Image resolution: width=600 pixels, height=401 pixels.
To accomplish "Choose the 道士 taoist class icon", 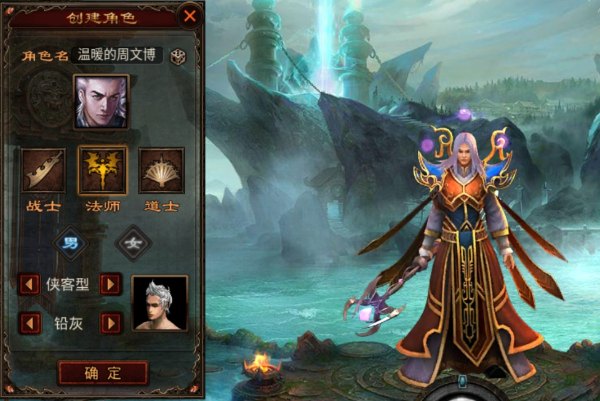I will point(160,170).
